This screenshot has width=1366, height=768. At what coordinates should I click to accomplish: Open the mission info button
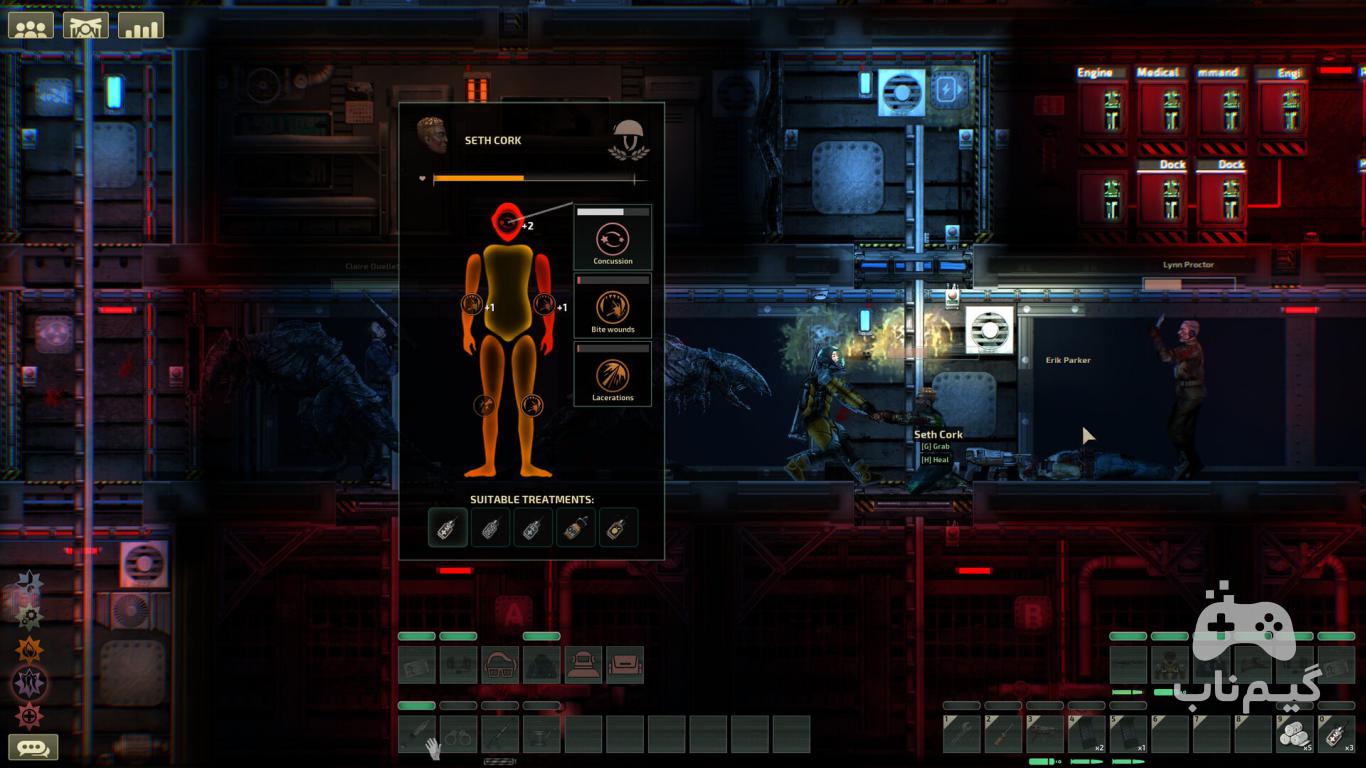(x=86, y=25)
